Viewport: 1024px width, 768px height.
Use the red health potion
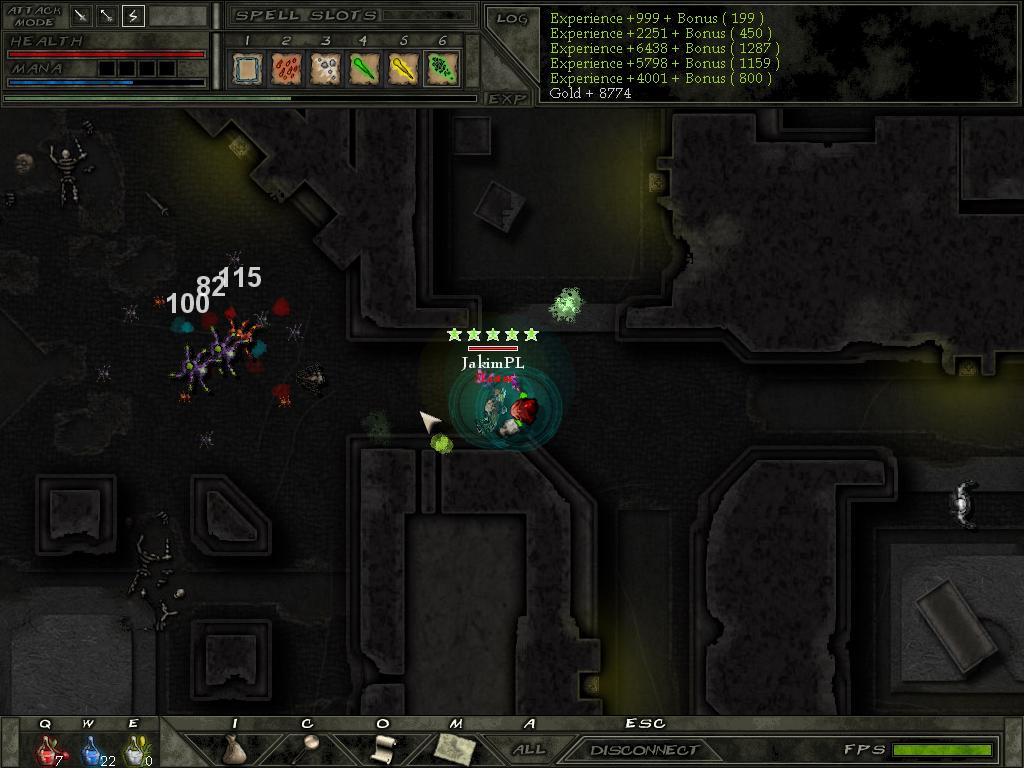pyautogui.click(x=46, y=749)
